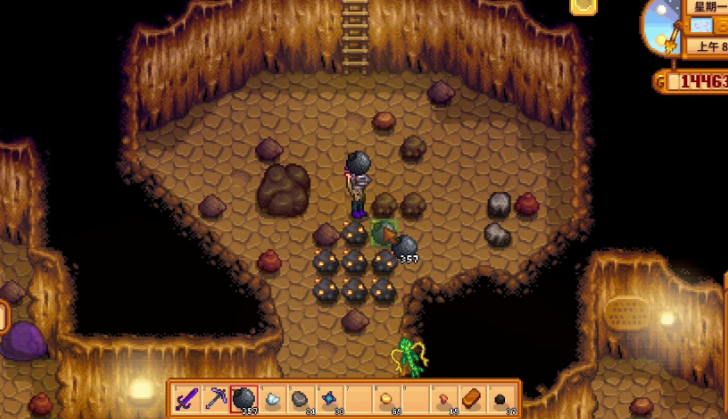The height and width of the screenshot is (419, 728).
Task: Pick the grey stone stack
Action: point(301,398)
